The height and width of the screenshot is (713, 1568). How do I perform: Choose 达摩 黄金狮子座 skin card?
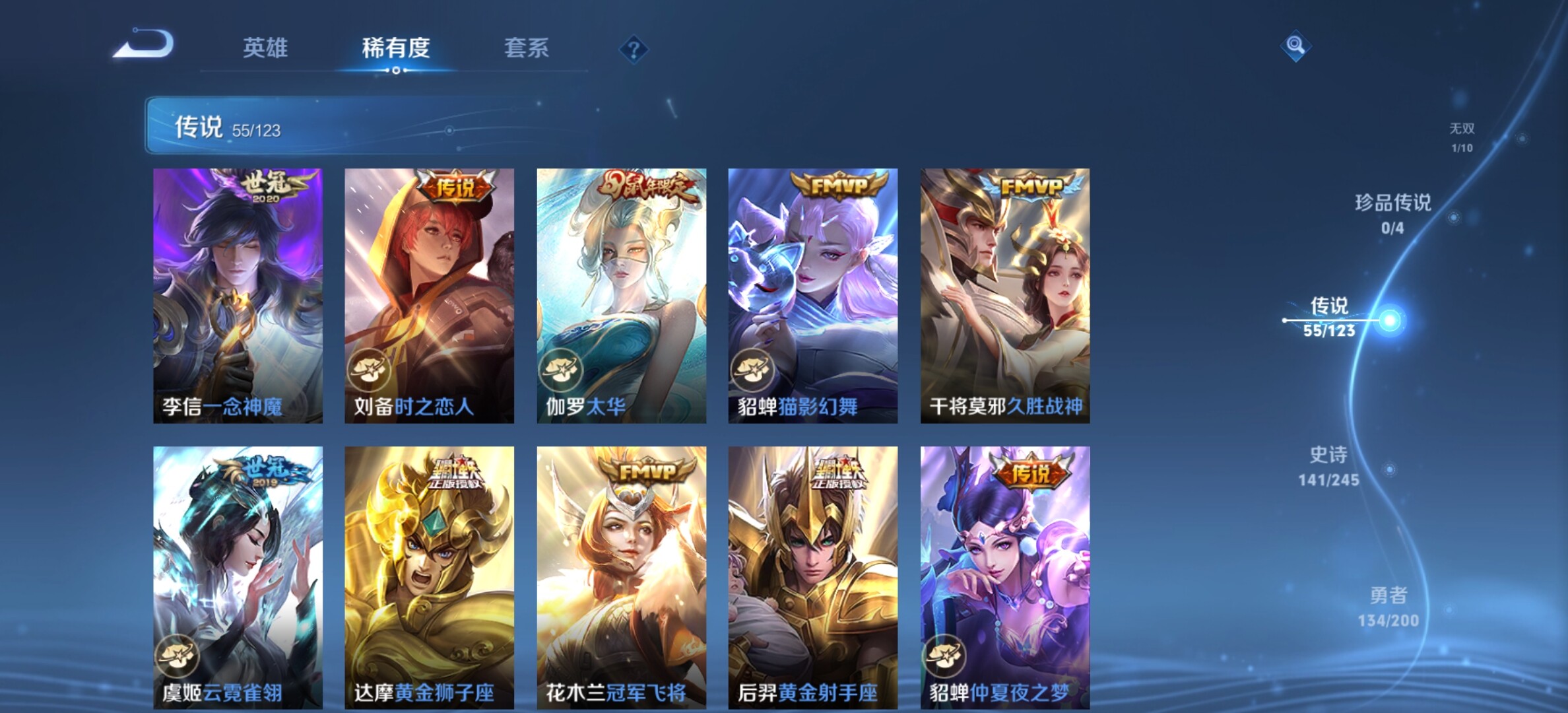(429, 577)
